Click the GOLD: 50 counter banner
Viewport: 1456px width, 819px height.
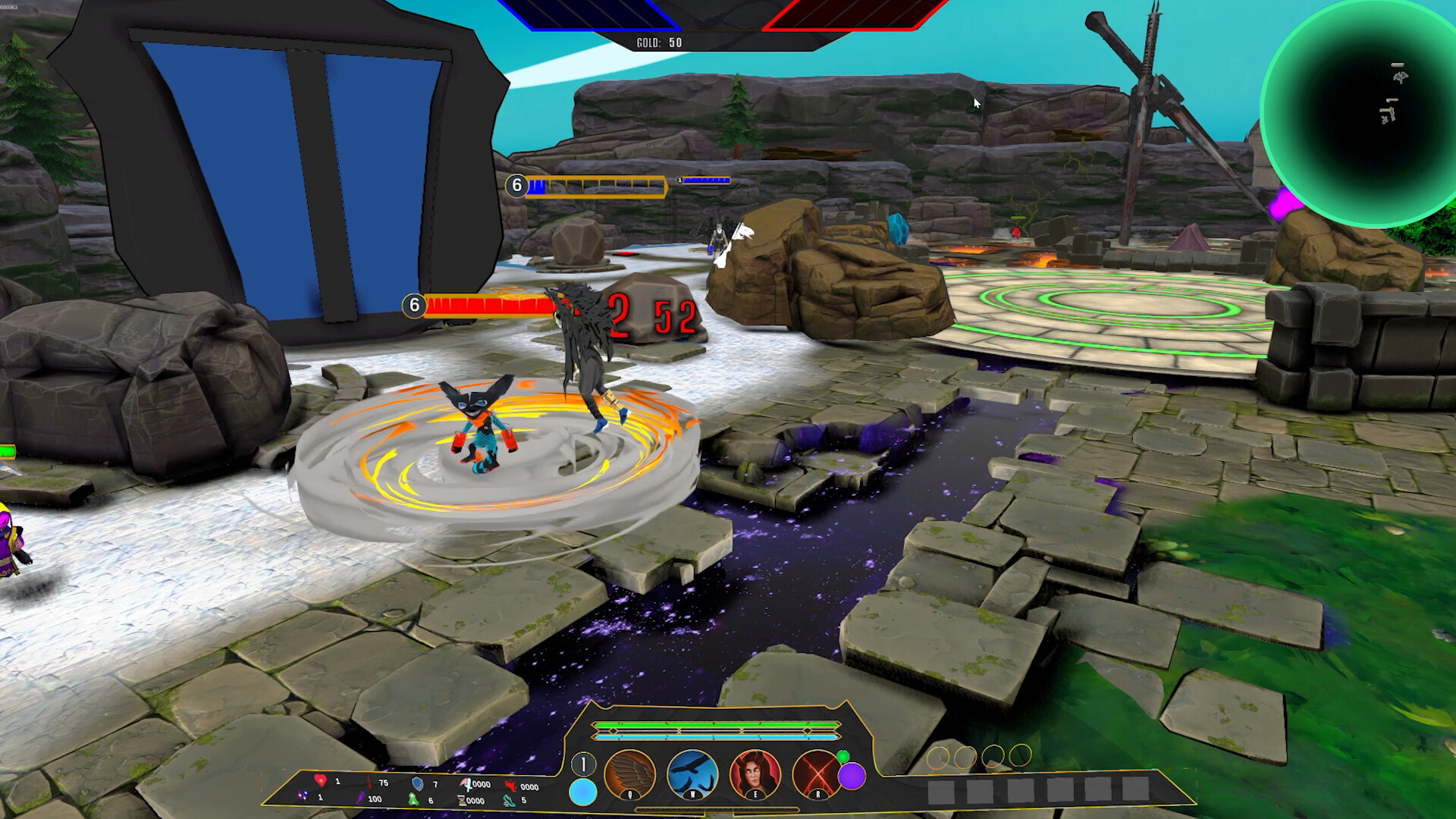(x=660, y=42)
